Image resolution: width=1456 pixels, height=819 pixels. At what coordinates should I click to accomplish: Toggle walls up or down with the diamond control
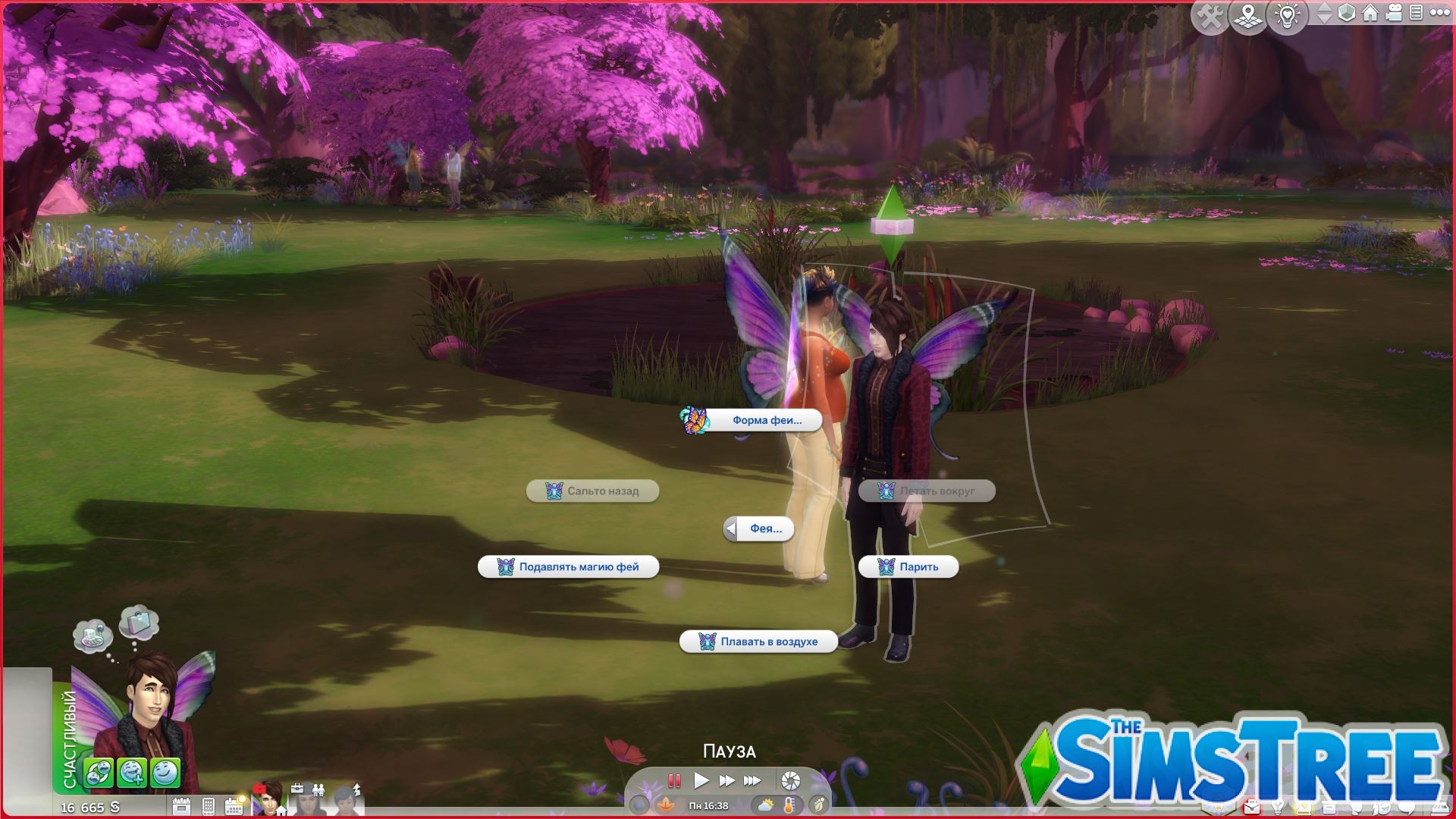coord(1325,13)
